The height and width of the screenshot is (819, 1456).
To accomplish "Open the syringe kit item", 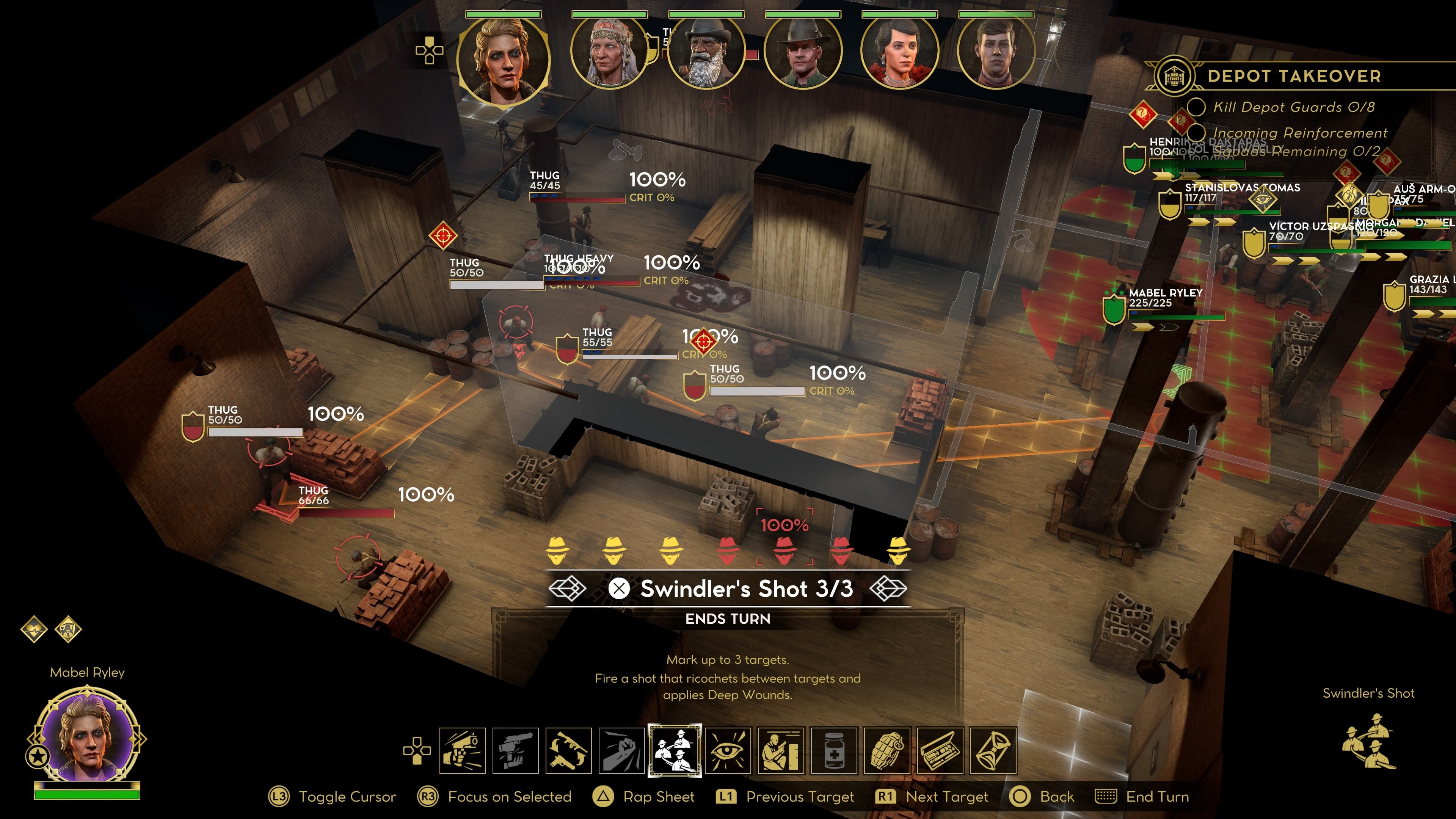I will tap(940, 751).
